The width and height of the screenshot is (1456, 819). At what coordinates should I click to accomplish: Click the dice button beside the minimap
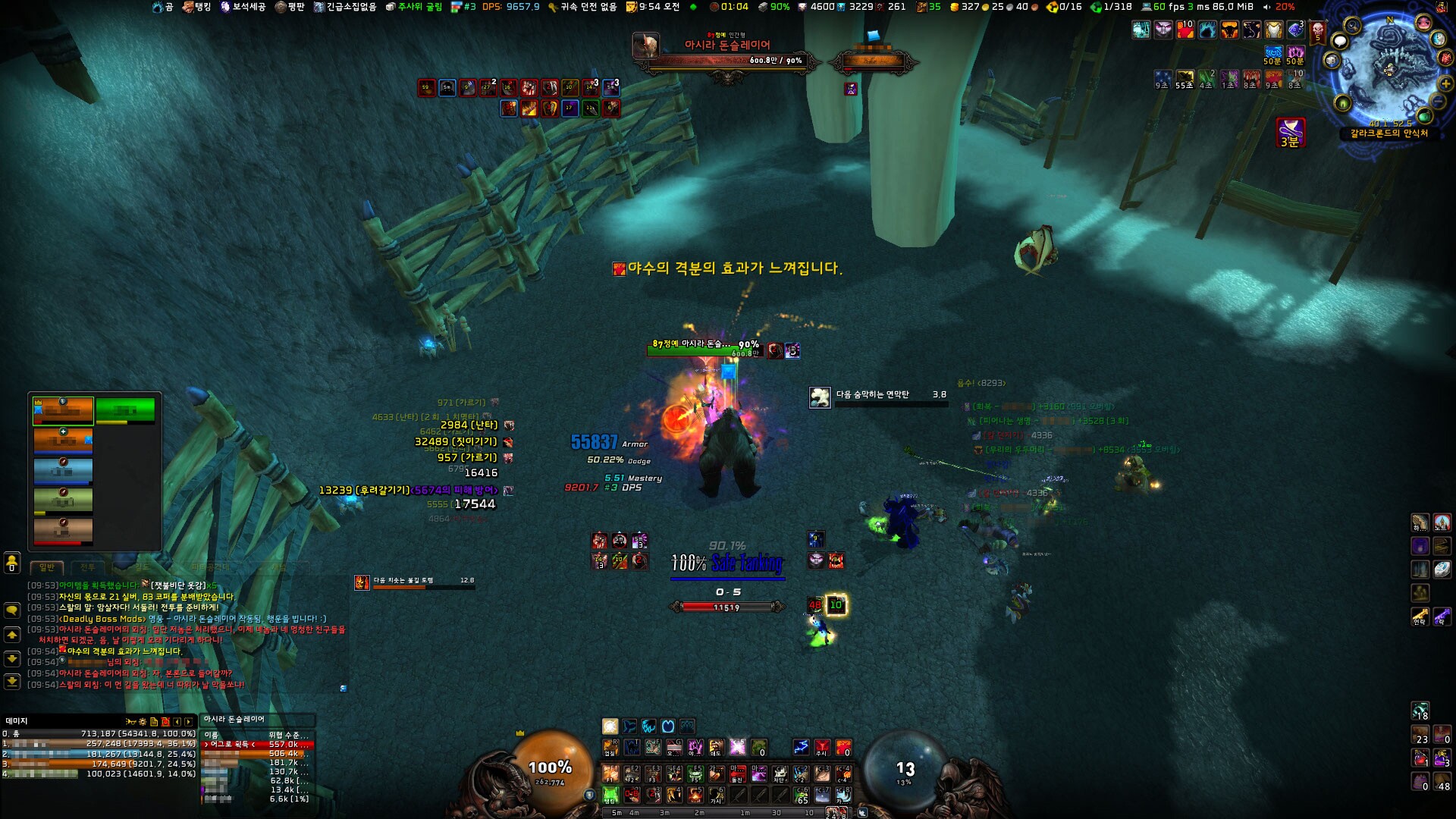1332,60
